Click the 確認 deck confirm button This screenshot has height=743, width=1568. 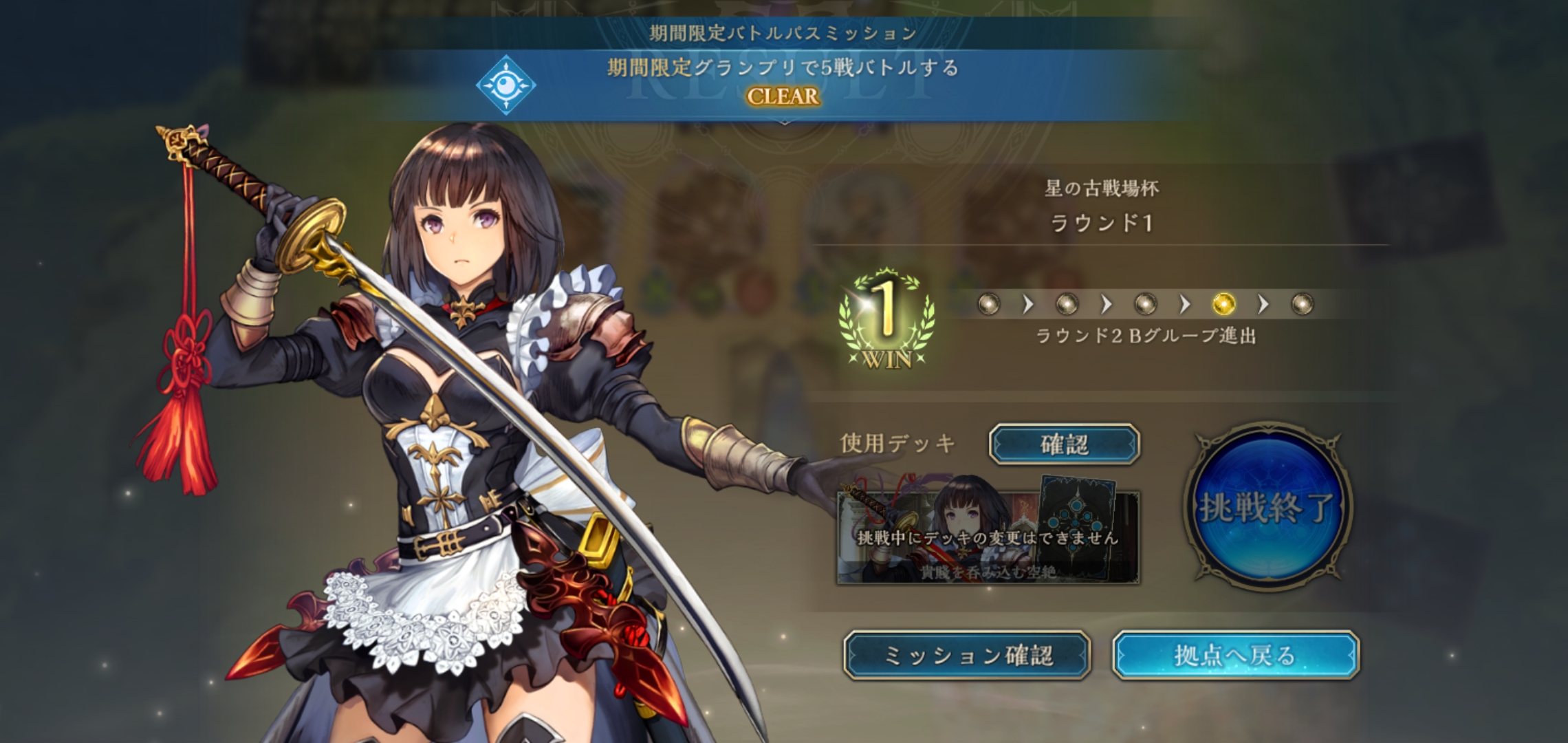click(1064, 444)
